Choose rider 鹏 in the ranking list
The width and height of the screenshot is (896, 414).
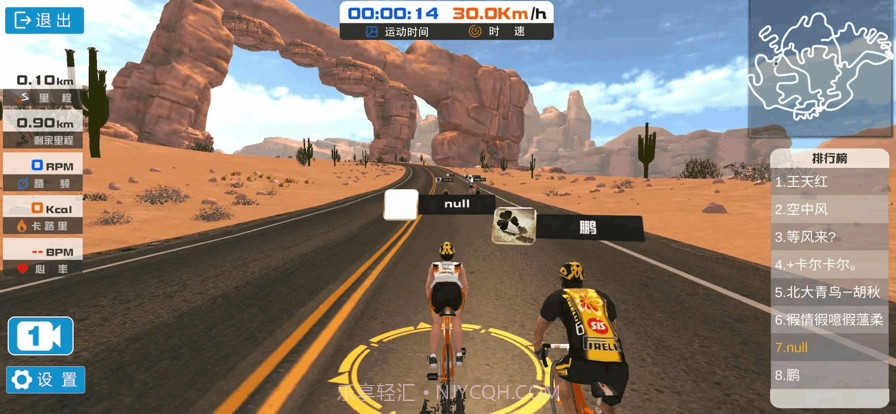coord(829,376)
